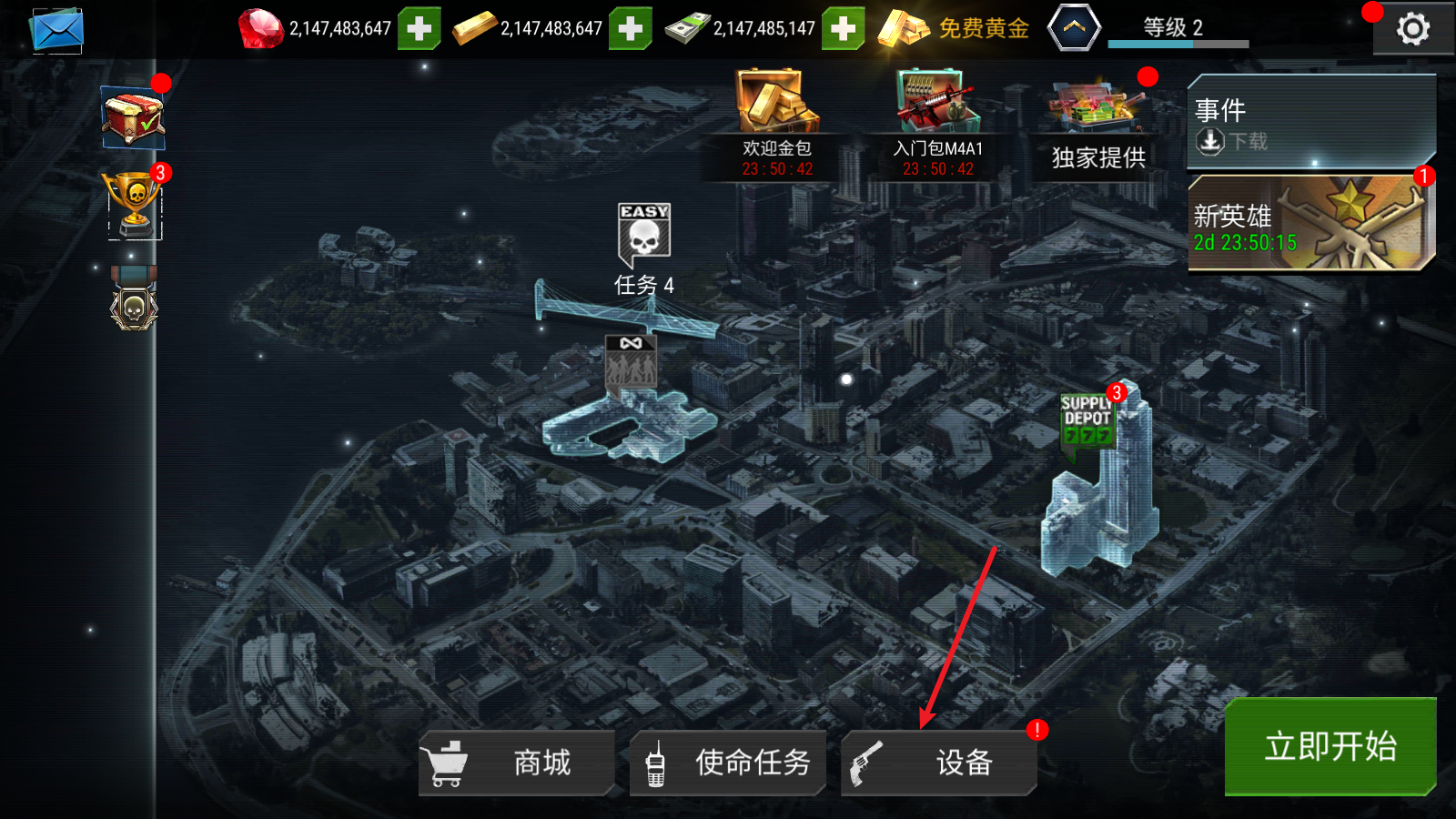Open the 独家提供 exclusive offer
Viewport: 1456px width, 819px height.
coord(1098,127)
